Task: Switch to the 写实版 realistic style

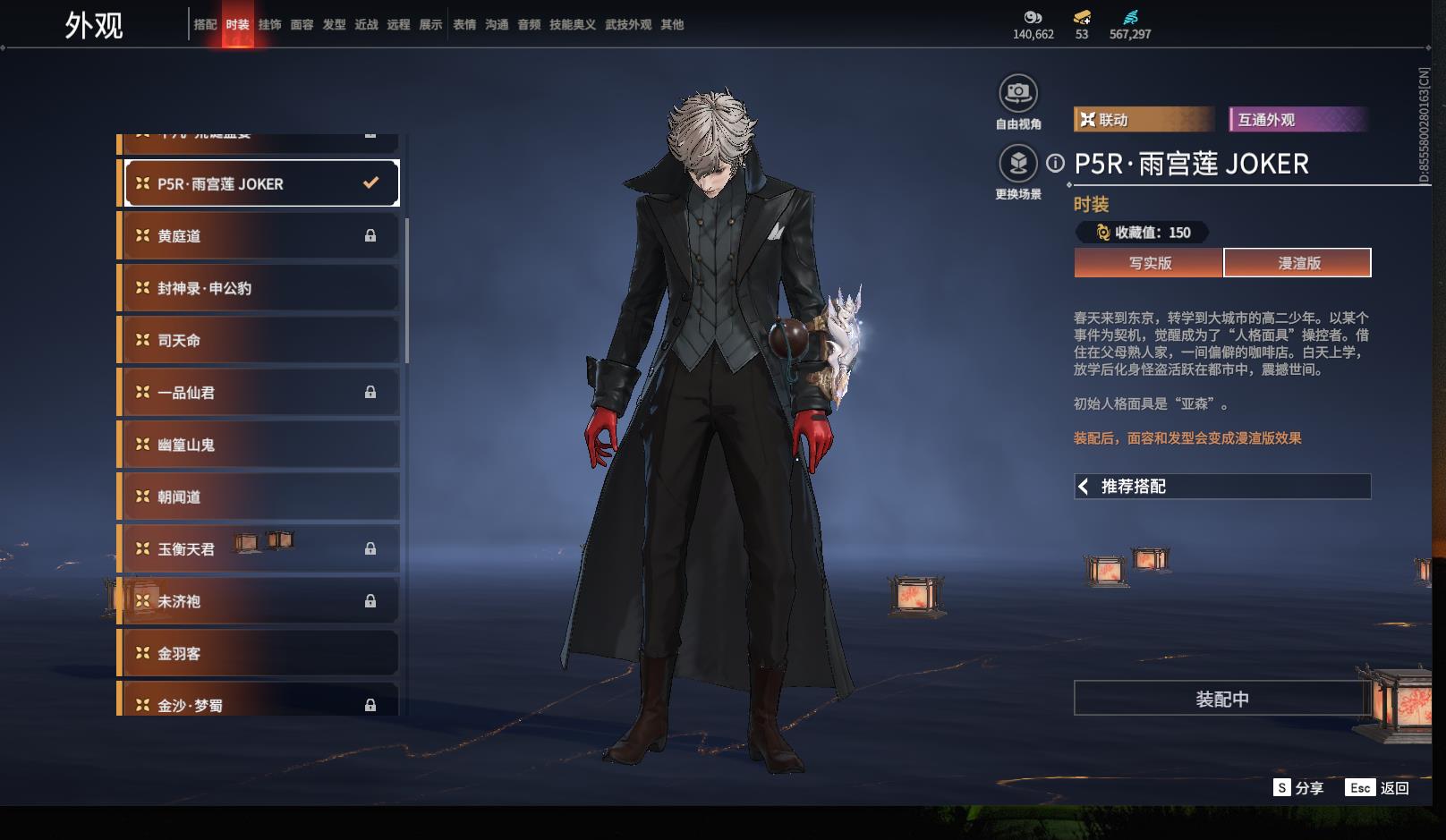Action: (x=1149, y=263)
